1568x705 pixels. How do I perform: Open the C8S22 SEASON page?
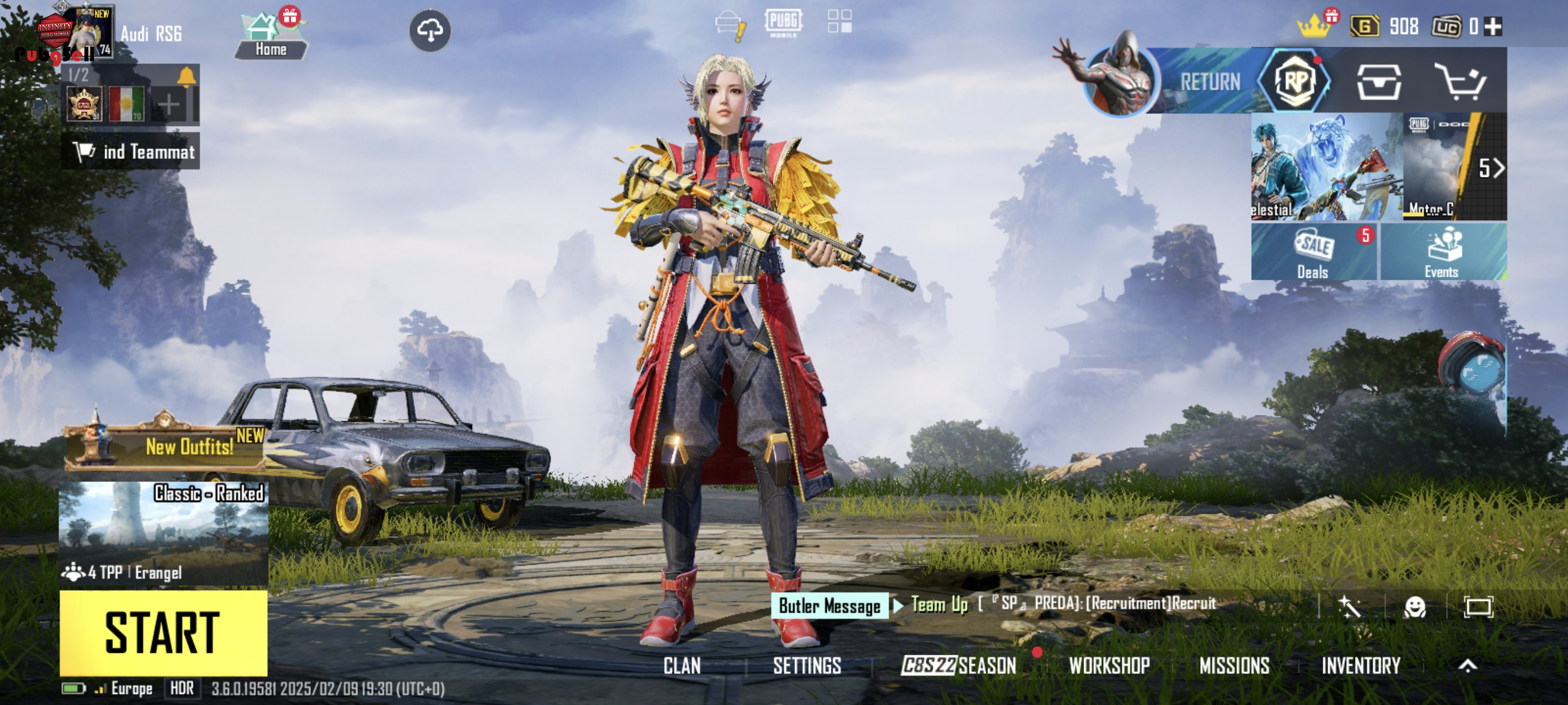(x=959, y=666)
